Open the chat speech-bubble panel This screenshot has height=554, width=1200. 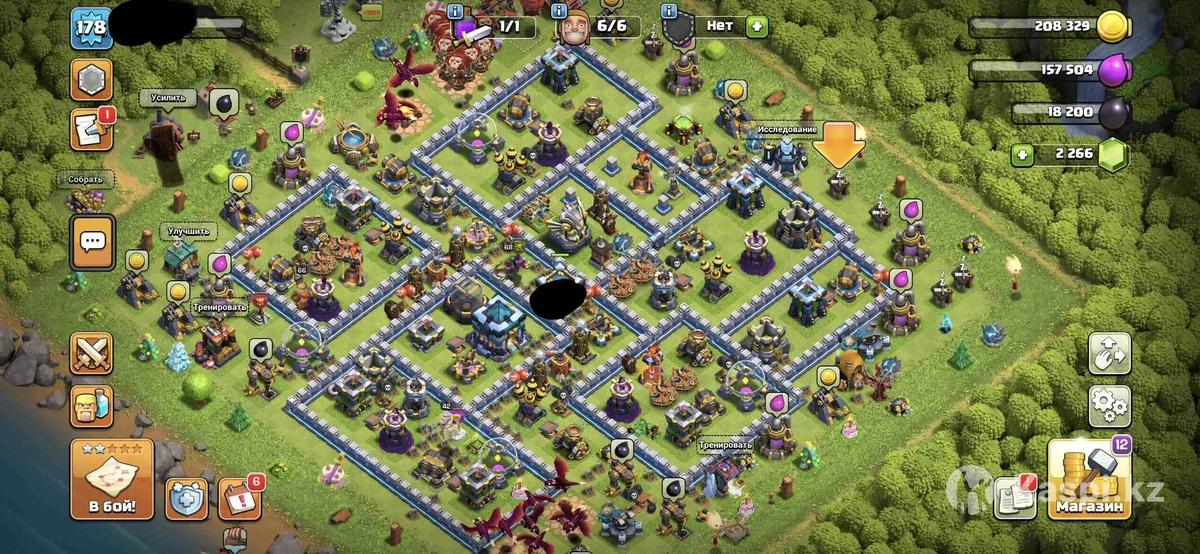tap(92, 242)
